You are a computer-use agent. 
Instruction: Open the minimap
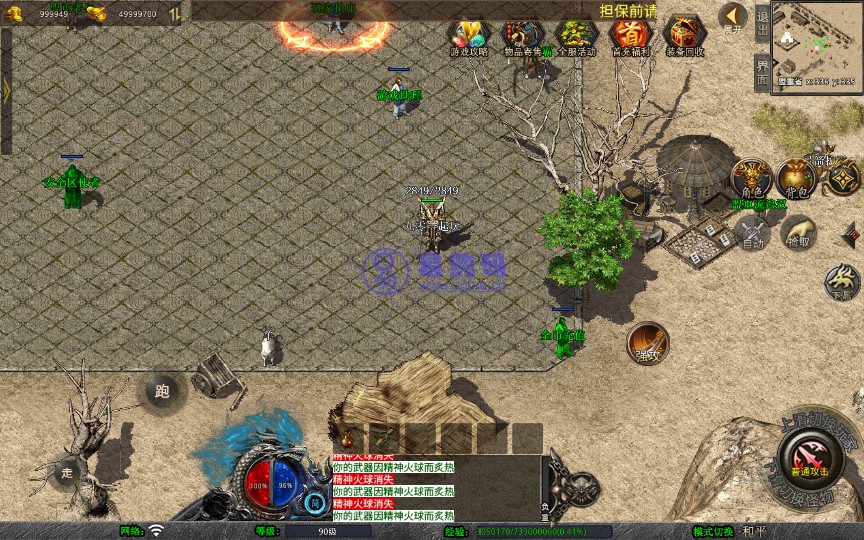(x=817, y=45)
